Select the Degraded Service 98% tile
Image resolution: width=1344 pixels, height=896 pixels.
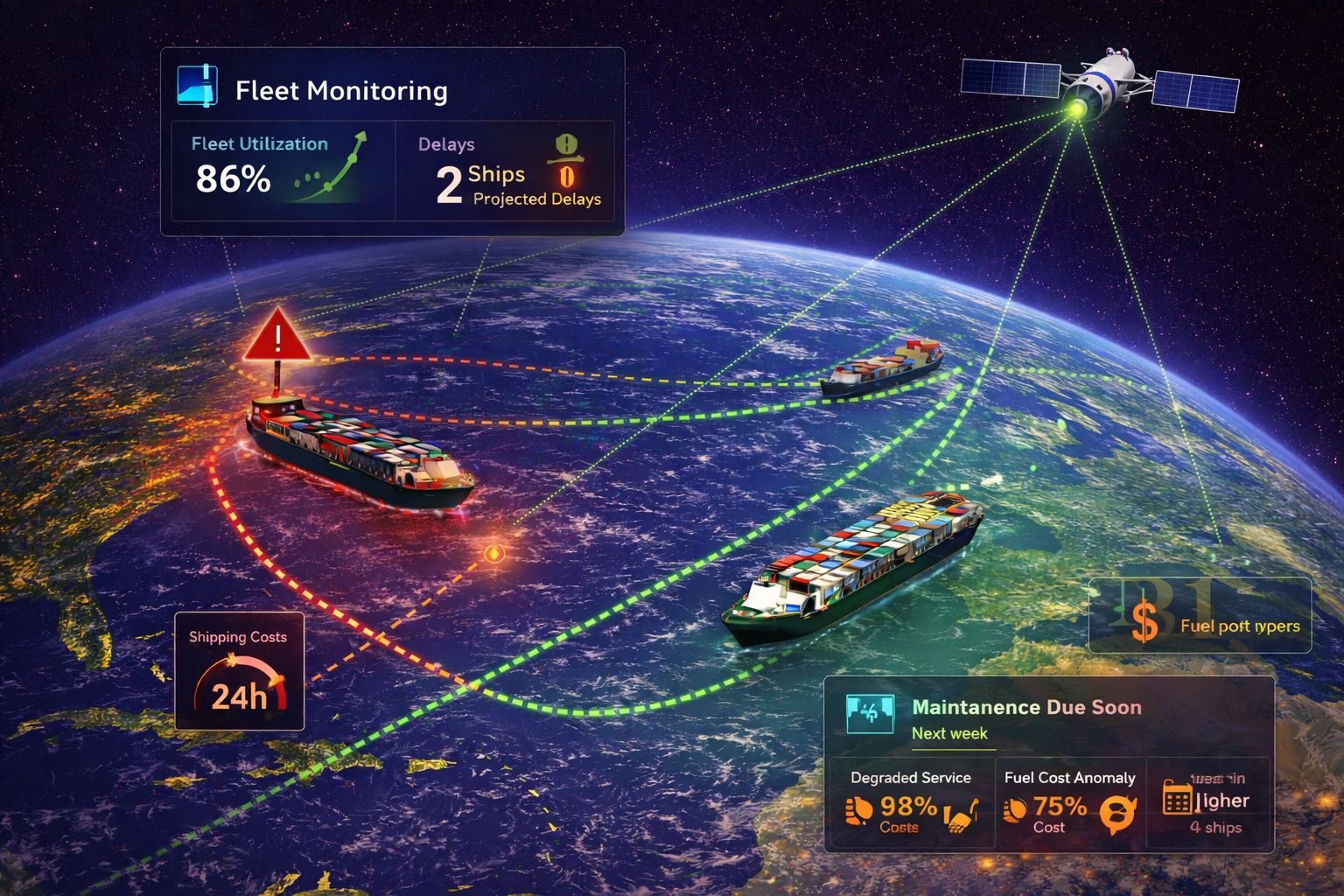(x=910, y=803)
